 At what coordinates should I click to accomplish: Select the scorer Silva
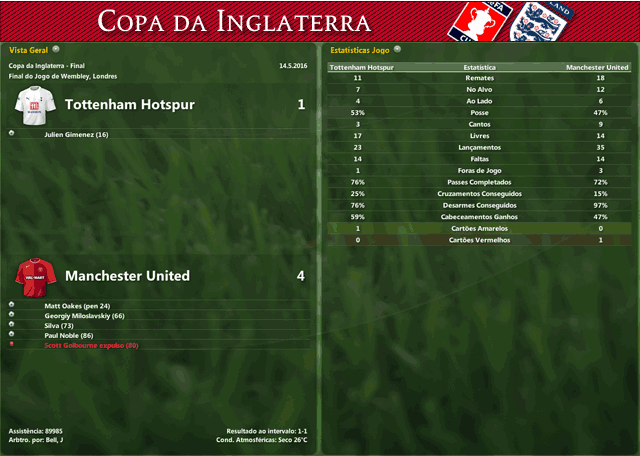click(61, 325)
